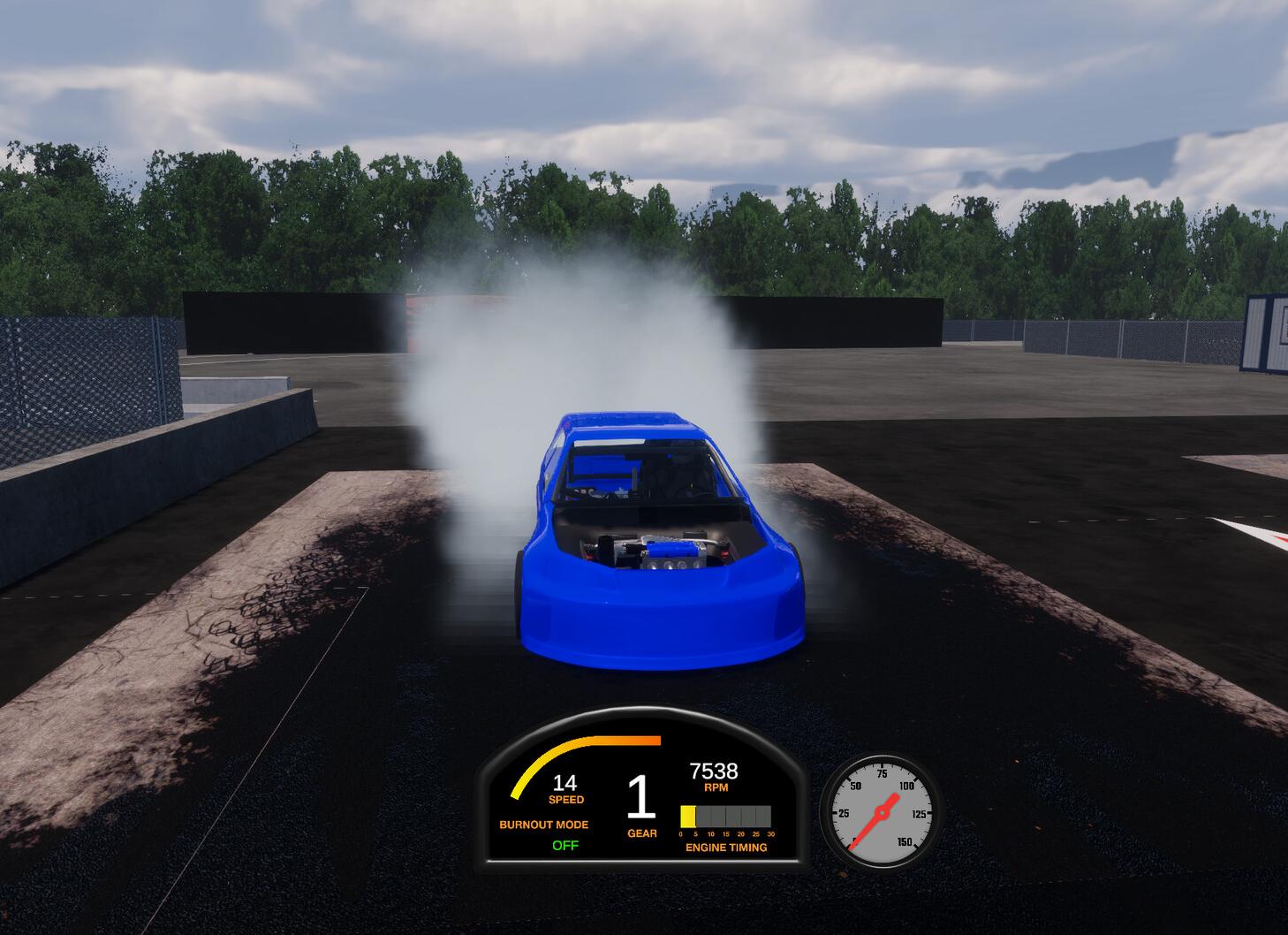Click the SPEED label on the dash
The image size is (1288, 935).
pyautogui.click(x=565, y=799)
